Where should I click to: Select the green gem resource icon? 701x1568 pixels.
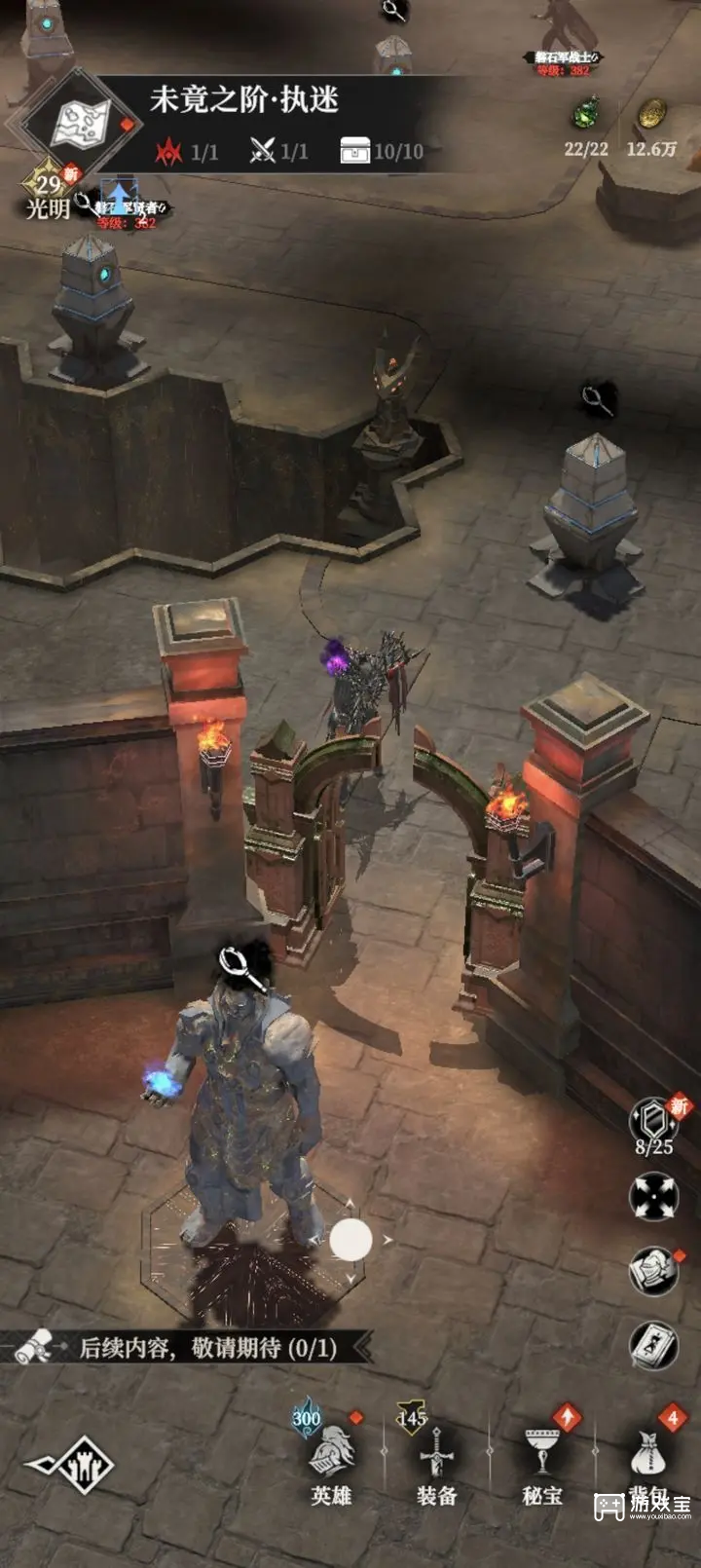click(x=585, y=113)
